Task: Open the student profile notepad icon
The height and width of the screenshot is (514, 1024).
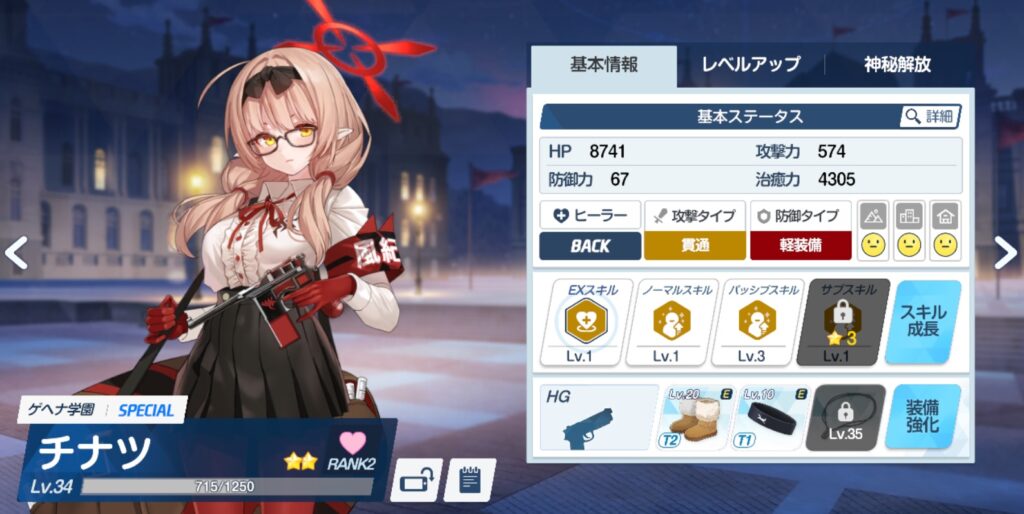Action: point(469,481)
